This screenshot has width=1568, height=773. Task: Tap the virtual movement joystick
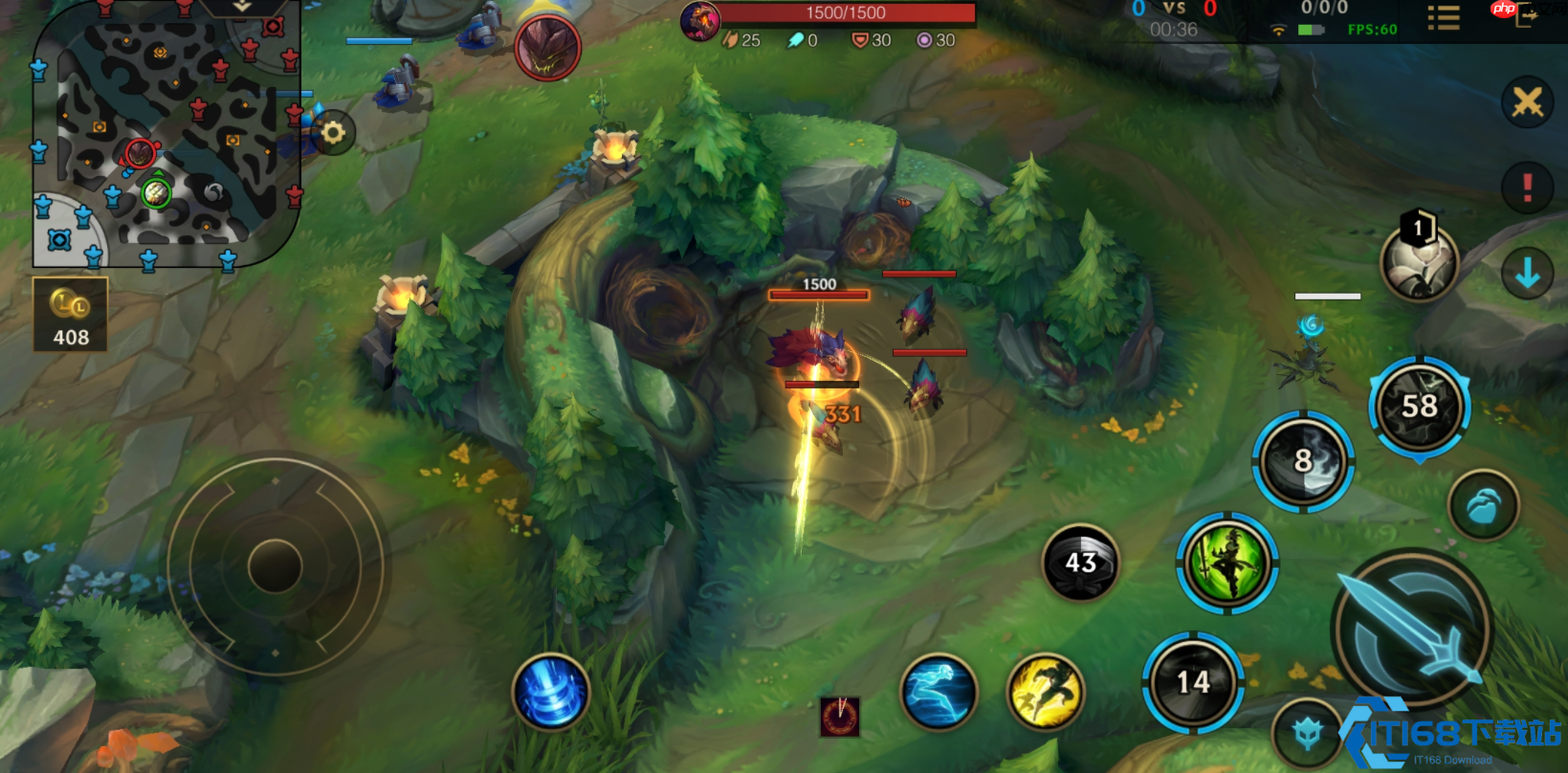(276, 565)
